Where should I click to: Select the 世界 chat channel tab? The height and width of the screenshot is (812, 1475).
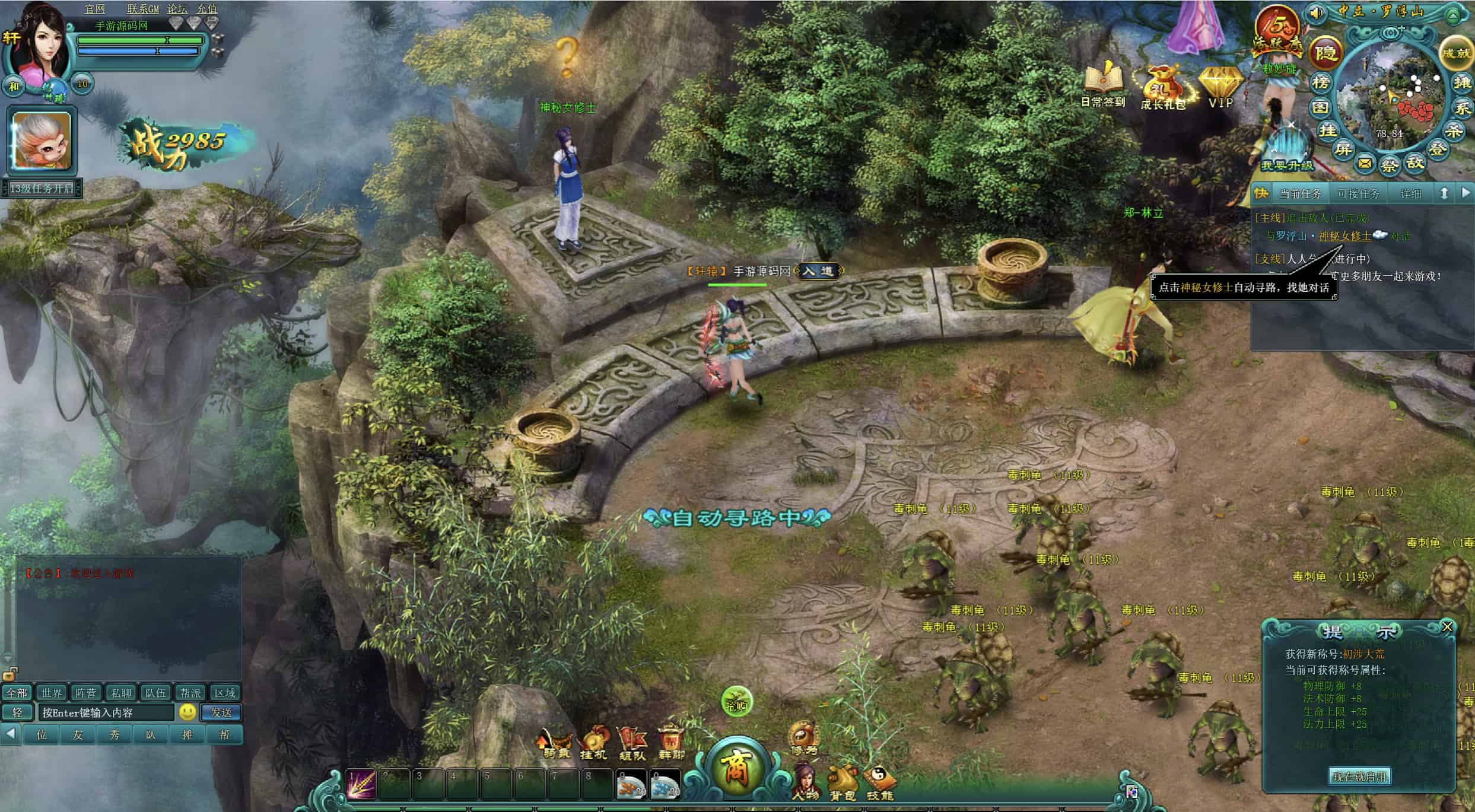[x=51, y=693]
